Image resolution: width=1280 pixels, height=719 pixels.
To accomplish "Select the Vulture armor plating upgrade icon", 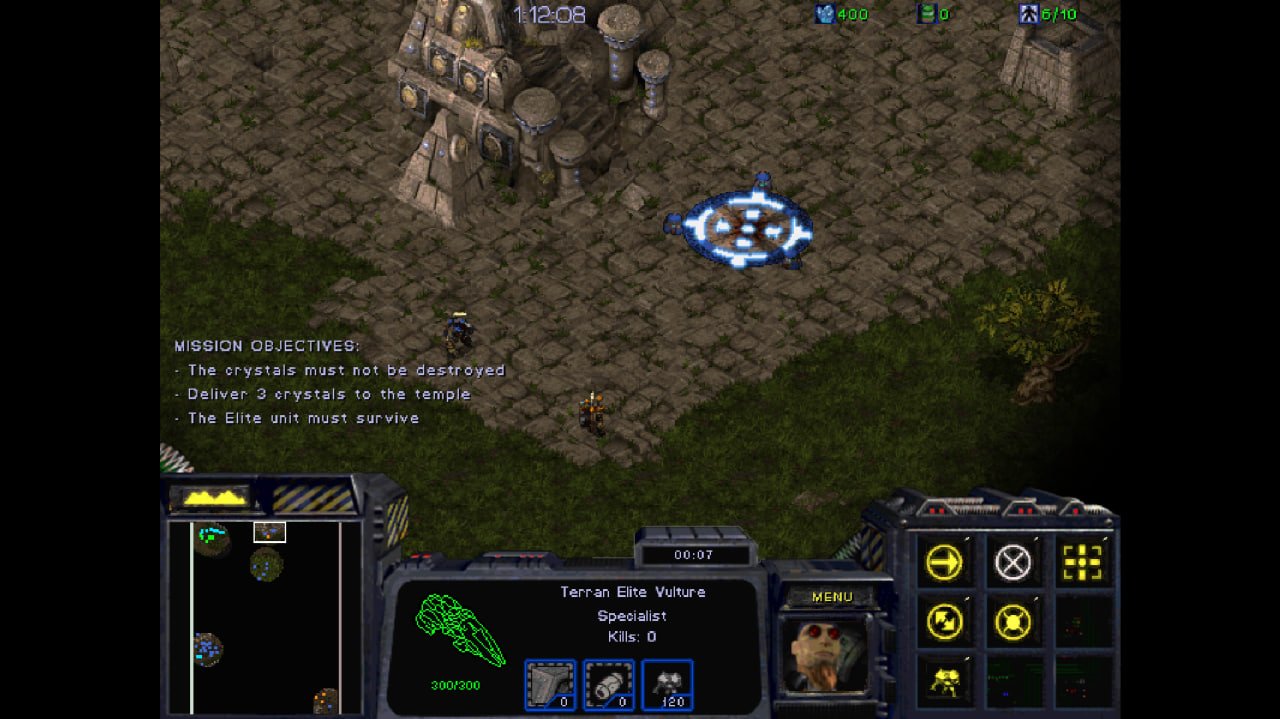I will [550, 684].
